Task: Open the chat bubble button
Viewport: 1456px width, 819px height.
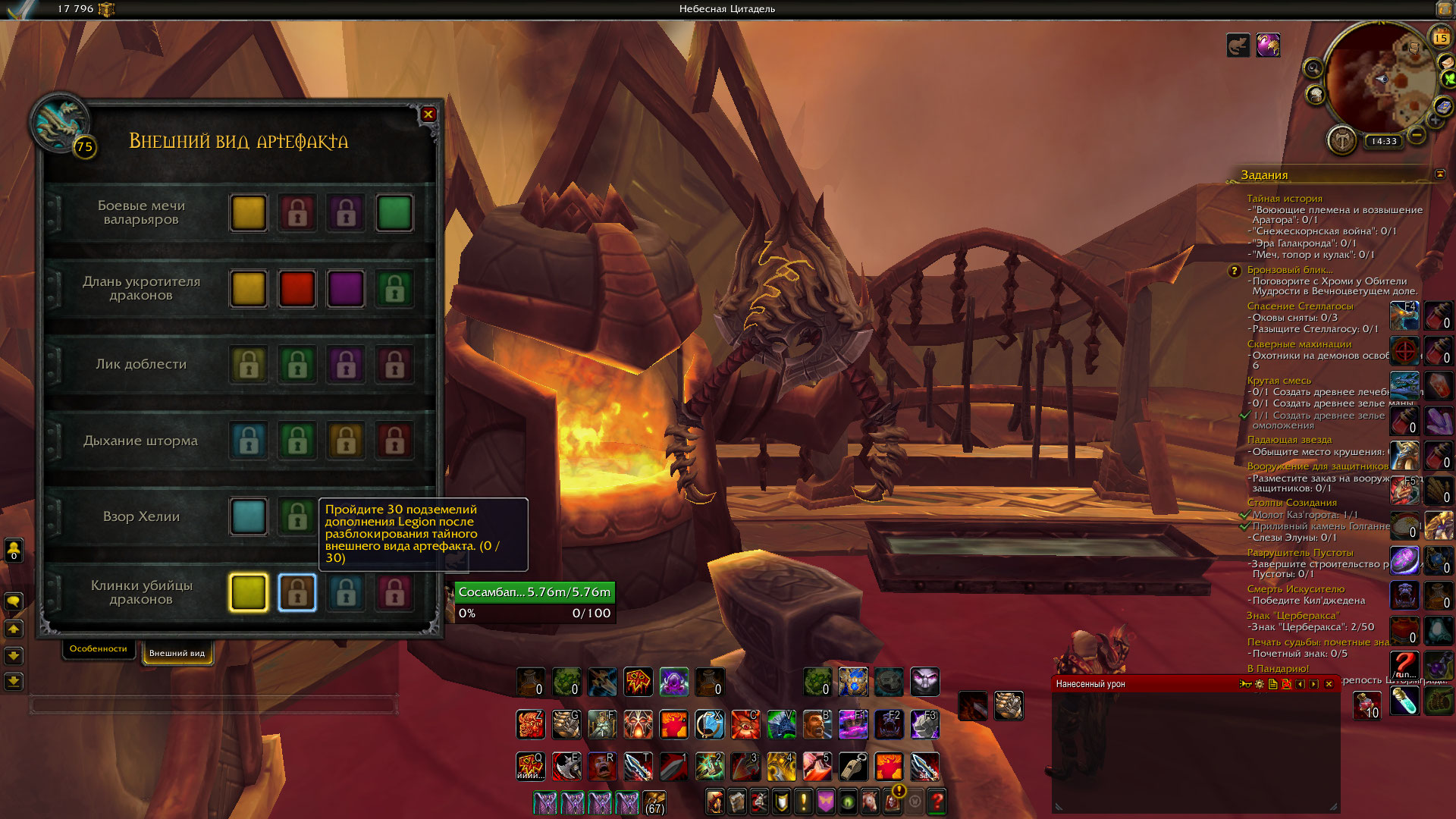Action: (x=14, y=602)
